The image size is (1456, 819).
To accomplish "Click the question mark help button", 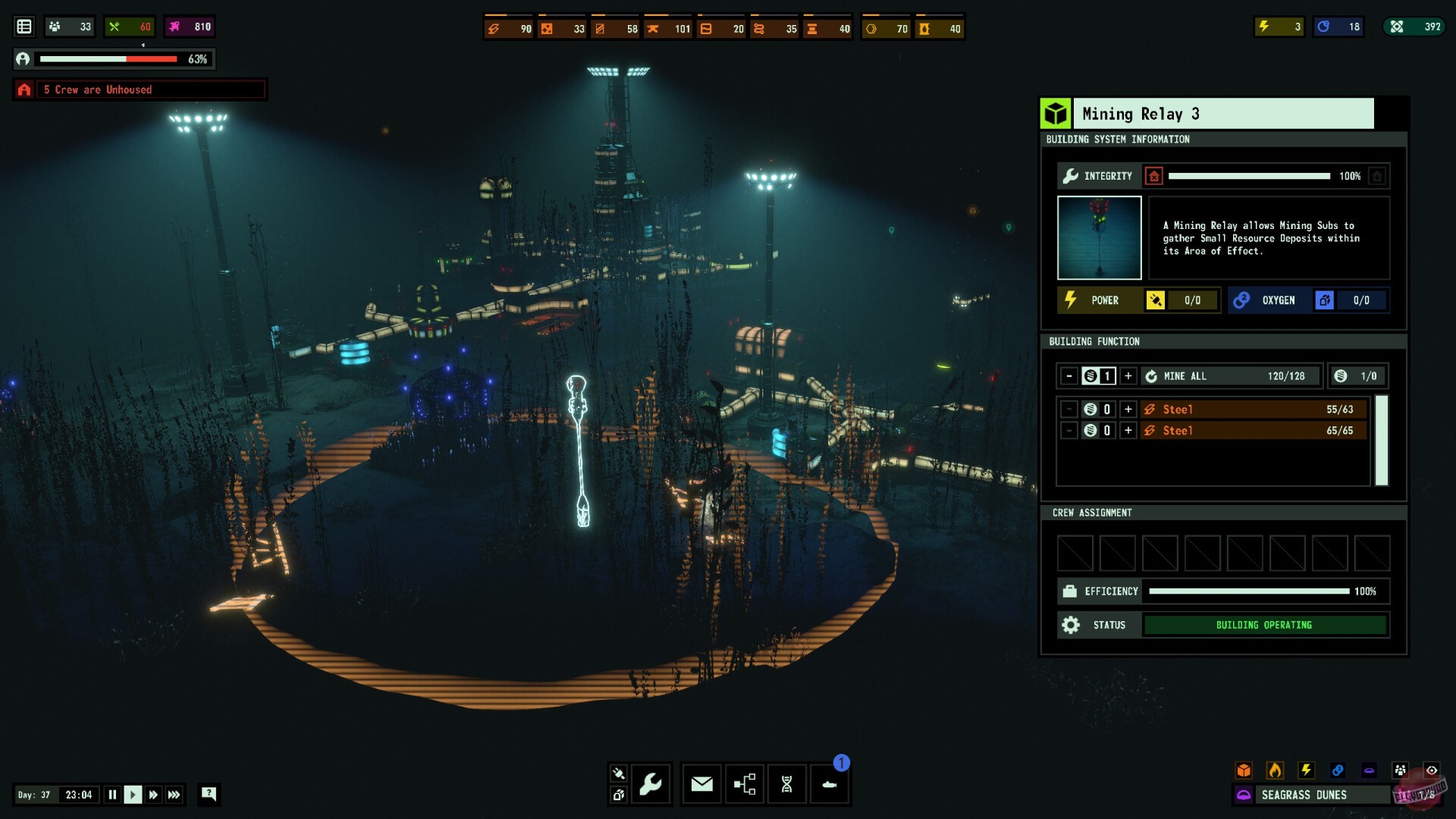I will [x=209, y=794].
